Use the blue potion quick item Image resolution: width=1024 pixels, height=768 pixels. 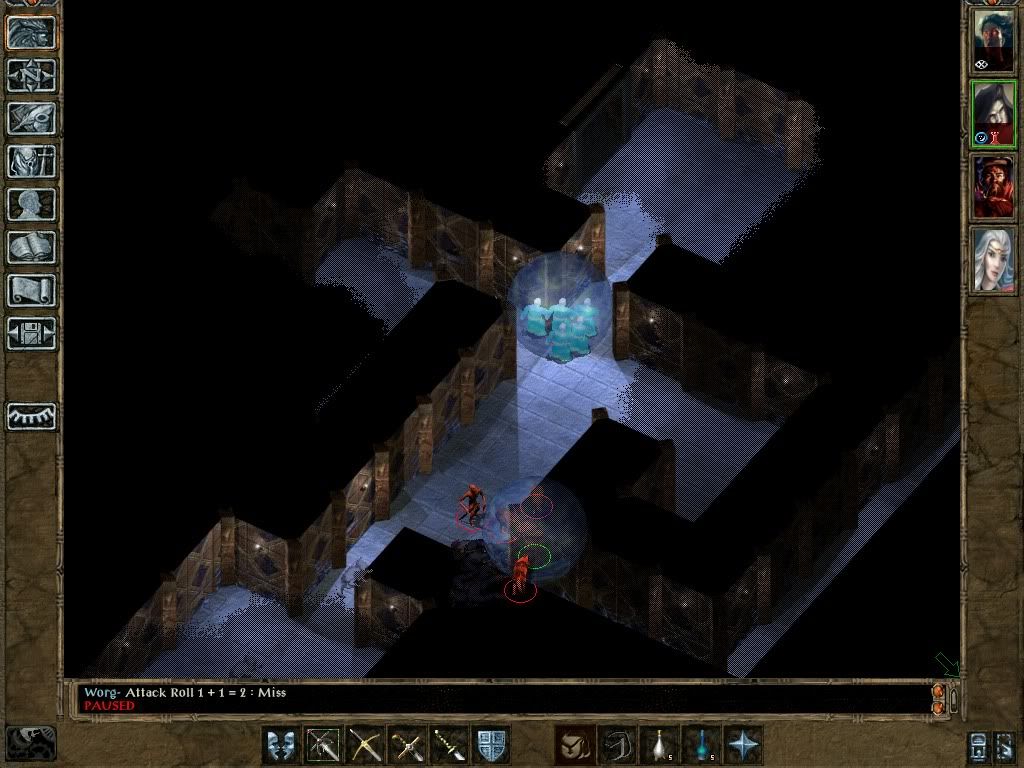(701, 746)
